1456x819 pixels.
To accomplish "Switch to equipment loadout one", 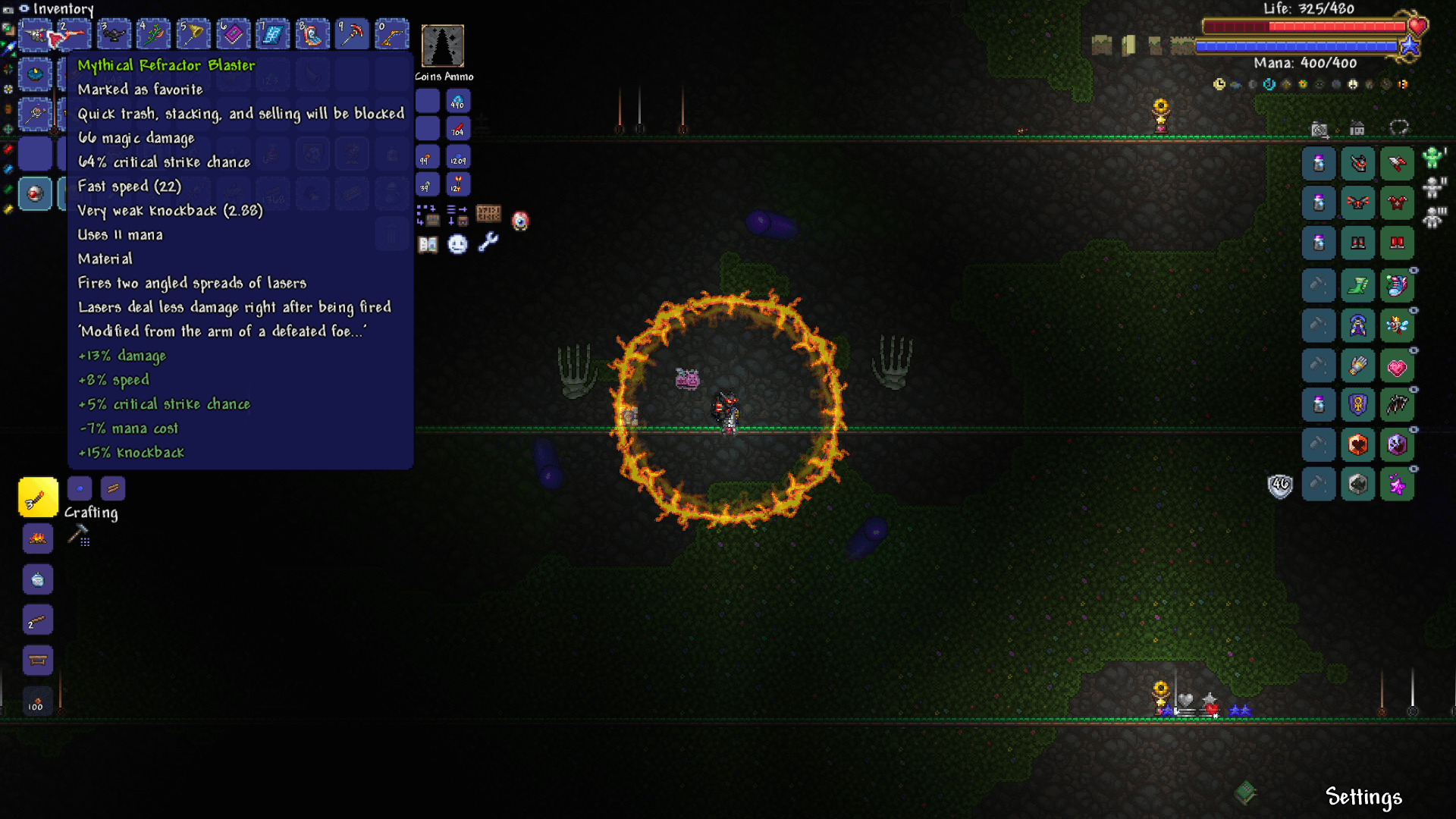I will [x=1432, y=158].
